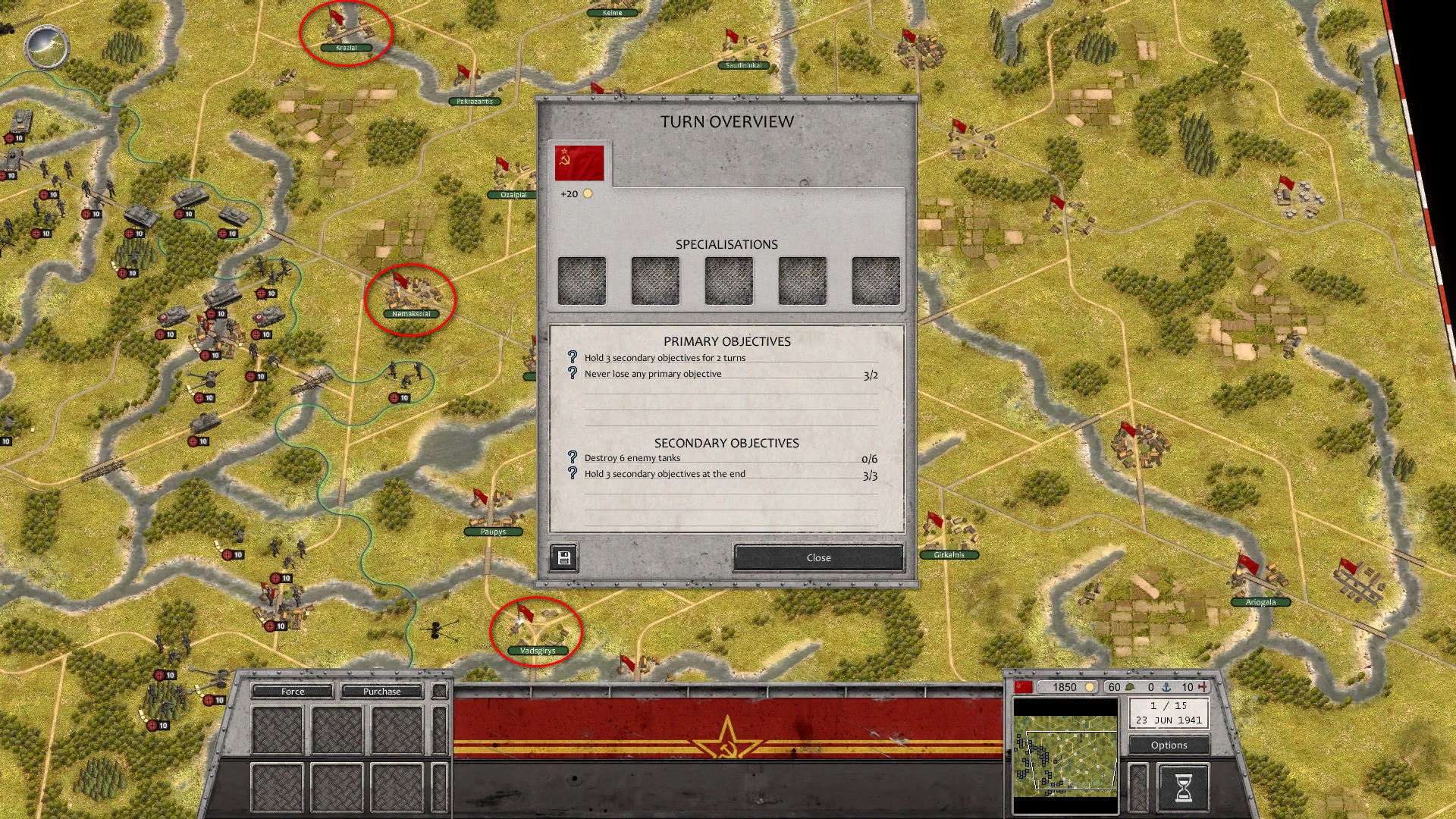This screenshot has width=1456, height=819.
Task: Click the anchor naval points icon
Action: pyautogui.click(x=1168, y=687)
